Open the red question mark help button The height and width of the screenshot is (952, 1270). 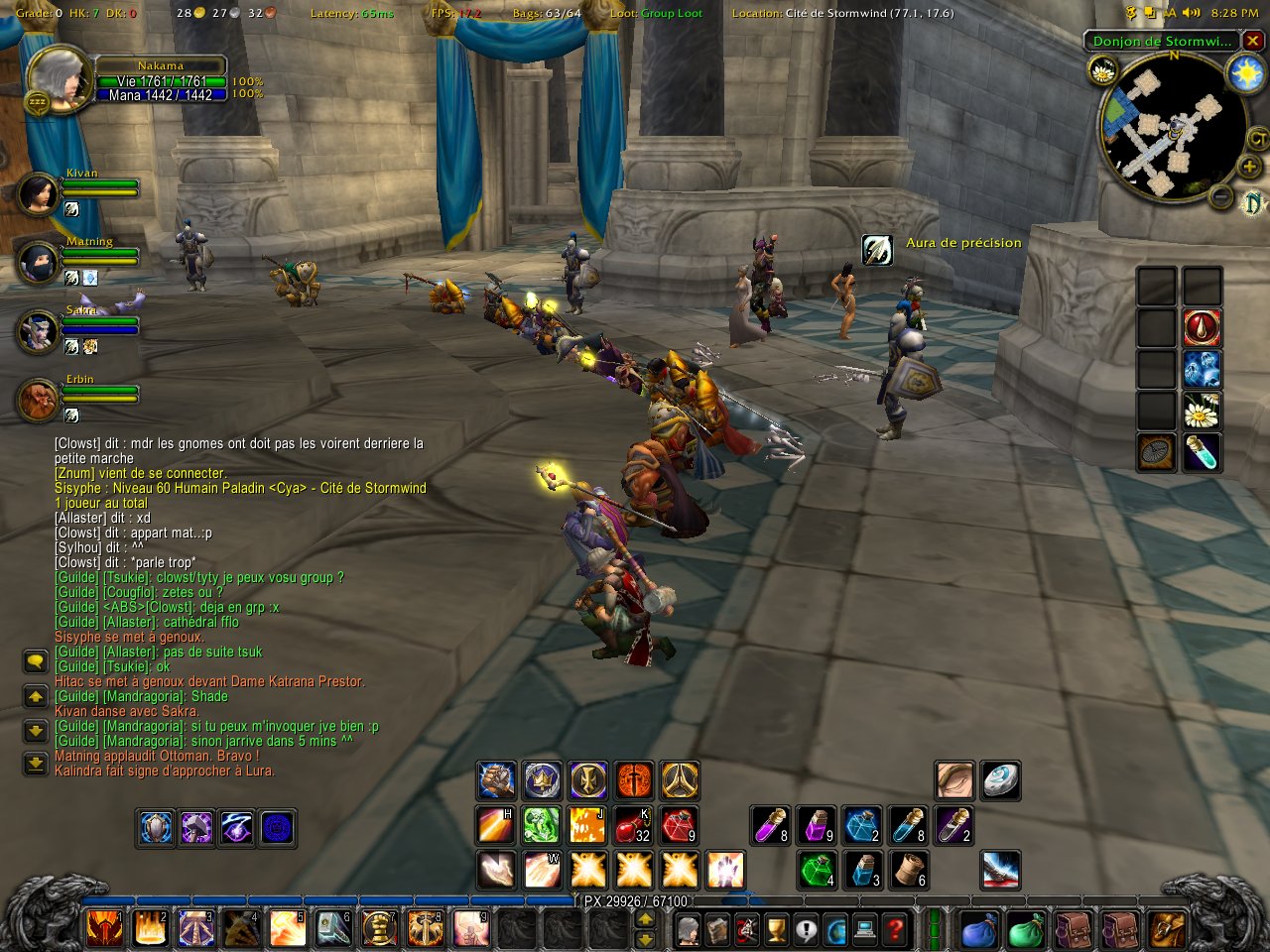pos(895,930)
